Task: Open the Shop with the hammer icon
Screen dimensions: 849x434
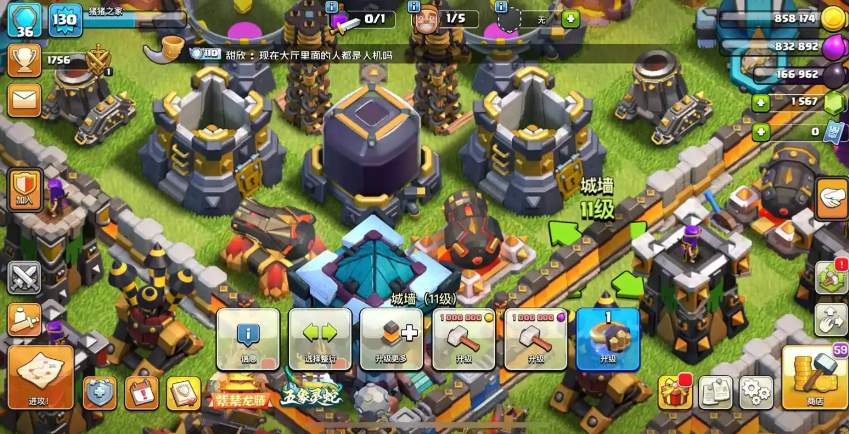Action: 814,377
